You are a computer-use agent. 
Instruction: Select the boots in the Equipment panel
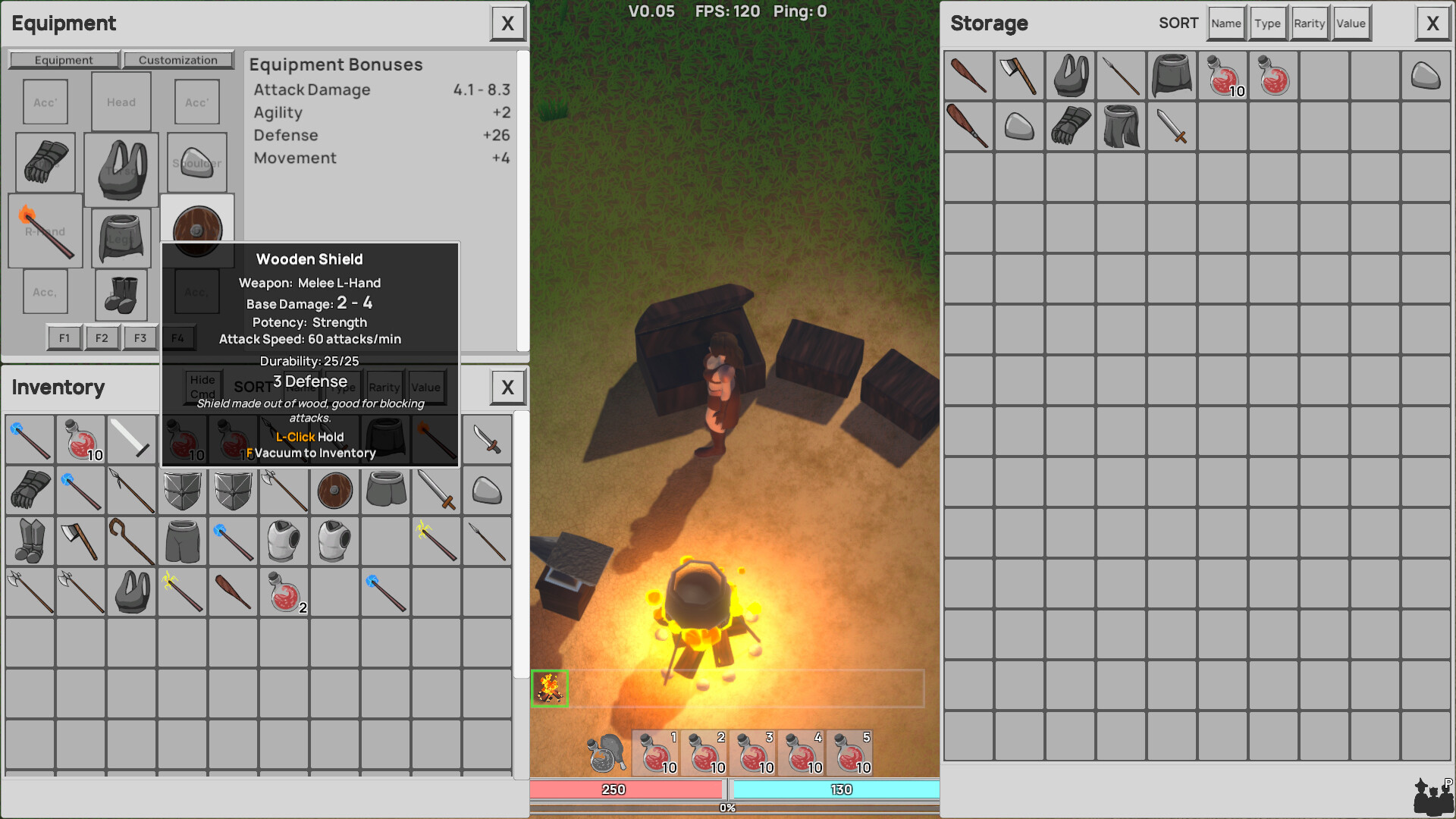[121, 296]
